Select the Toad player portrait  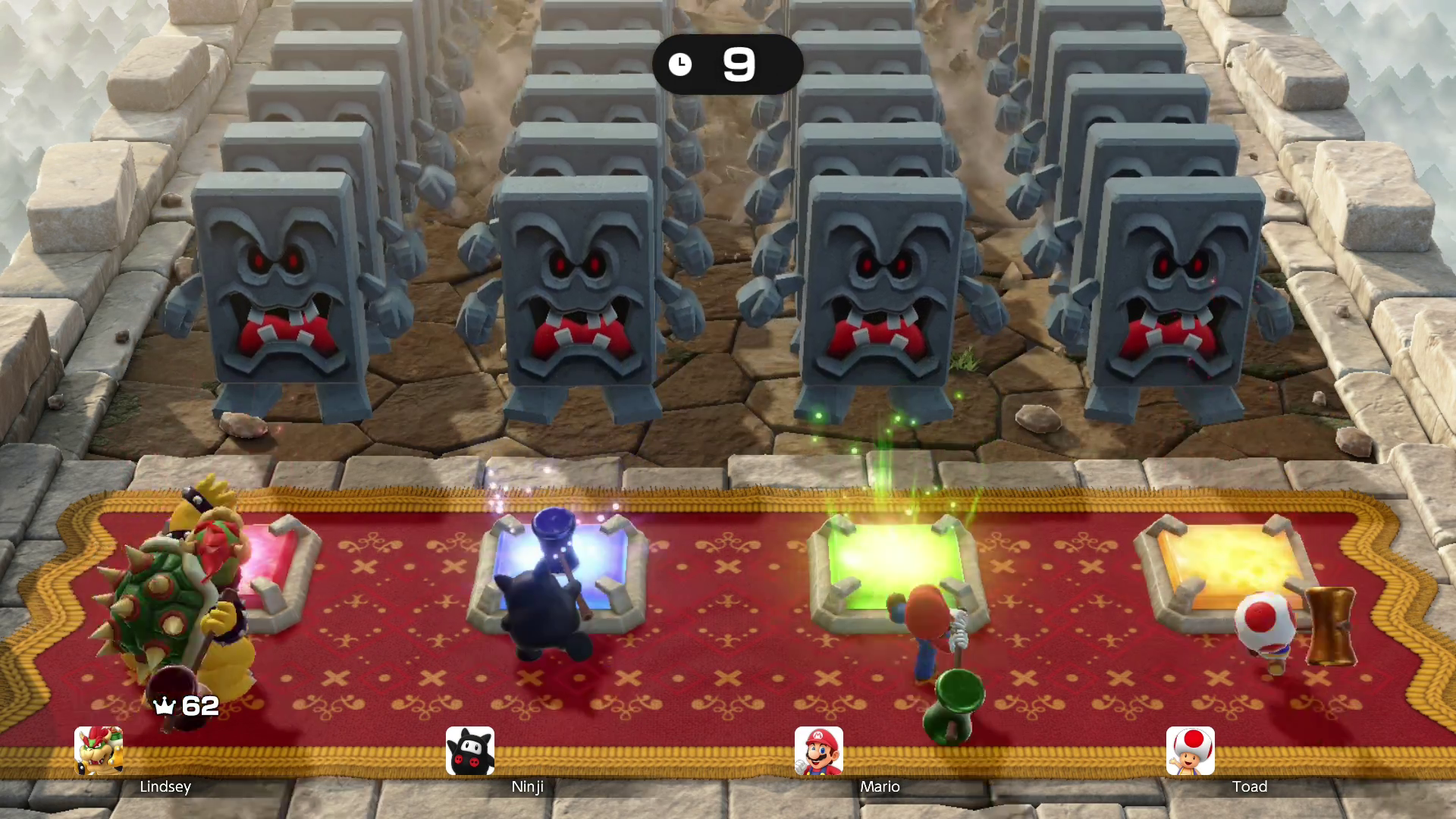pos(1190,751)
